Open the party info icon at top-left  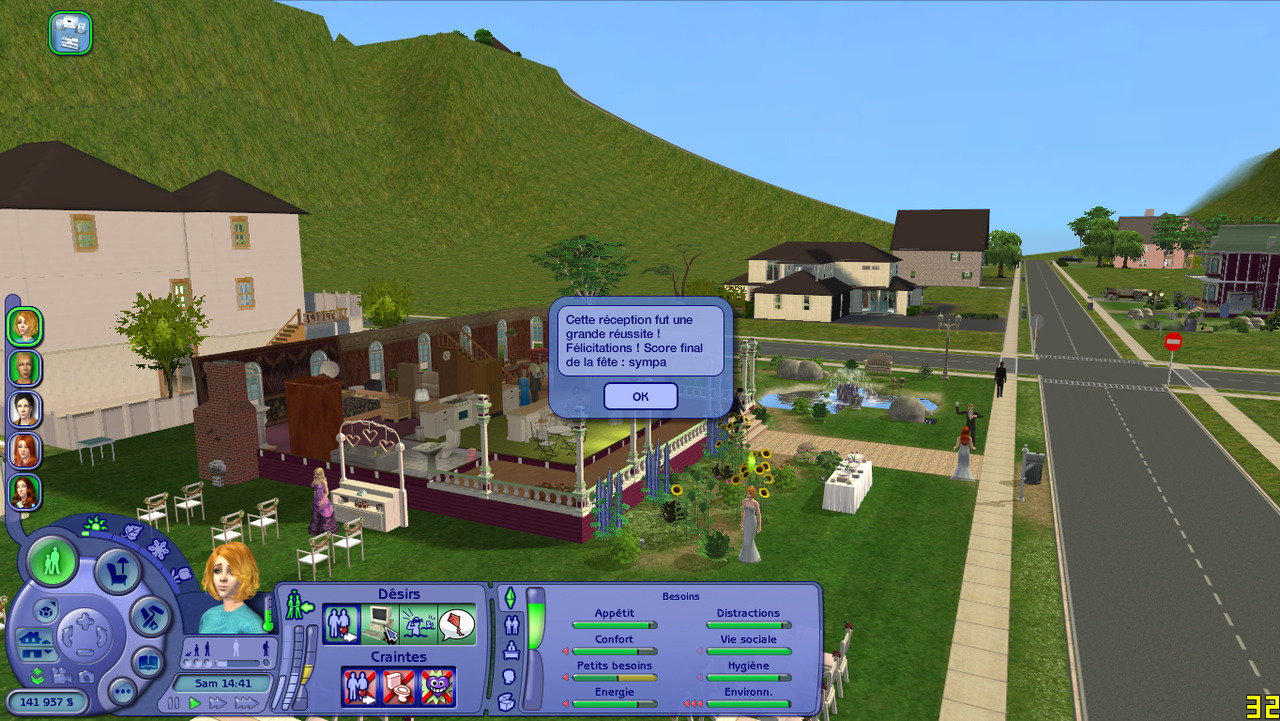70,33
